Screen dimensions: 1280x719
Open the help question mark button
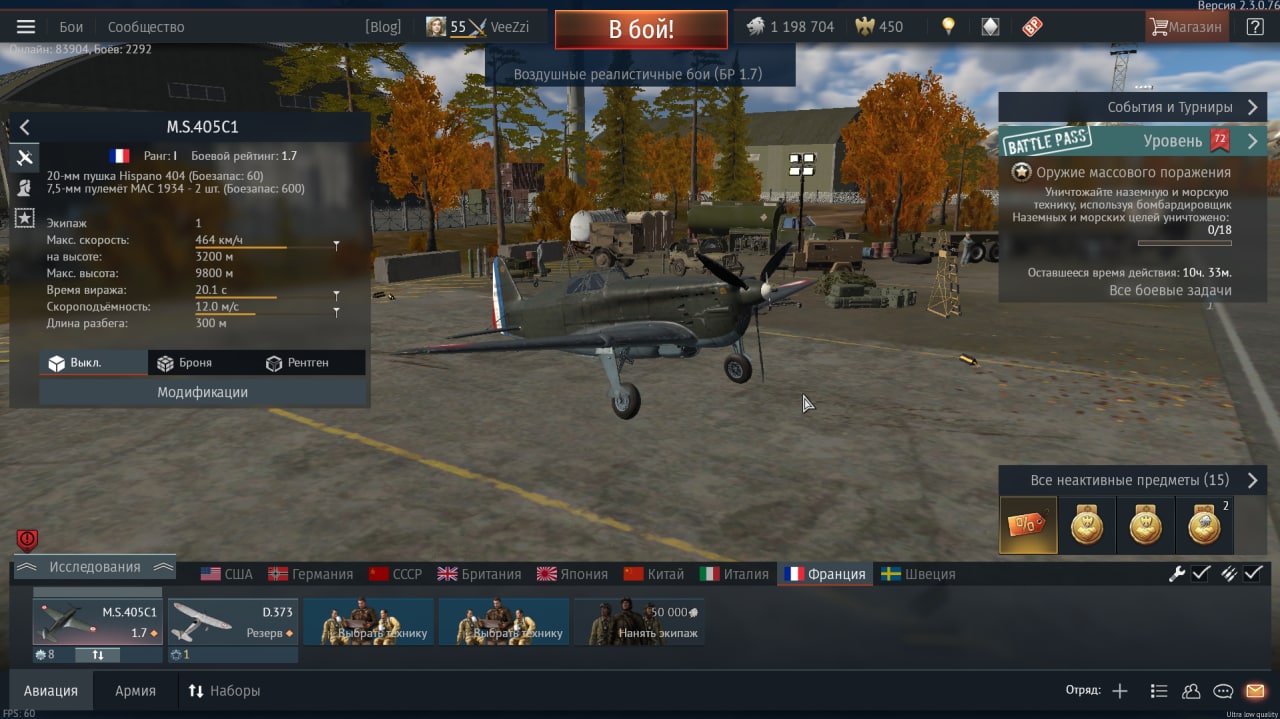[x=1255, y=27]
